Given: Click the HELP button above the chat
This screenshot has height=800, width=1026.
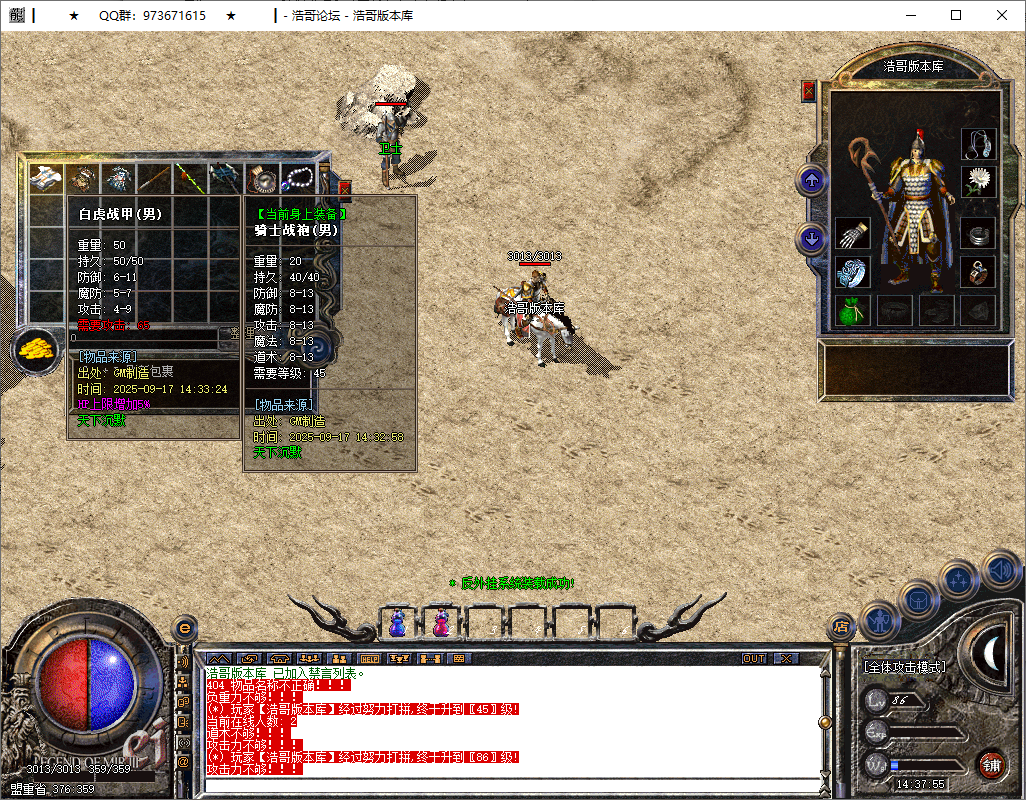Looking at the screenshot, I should tap(369, 659).
